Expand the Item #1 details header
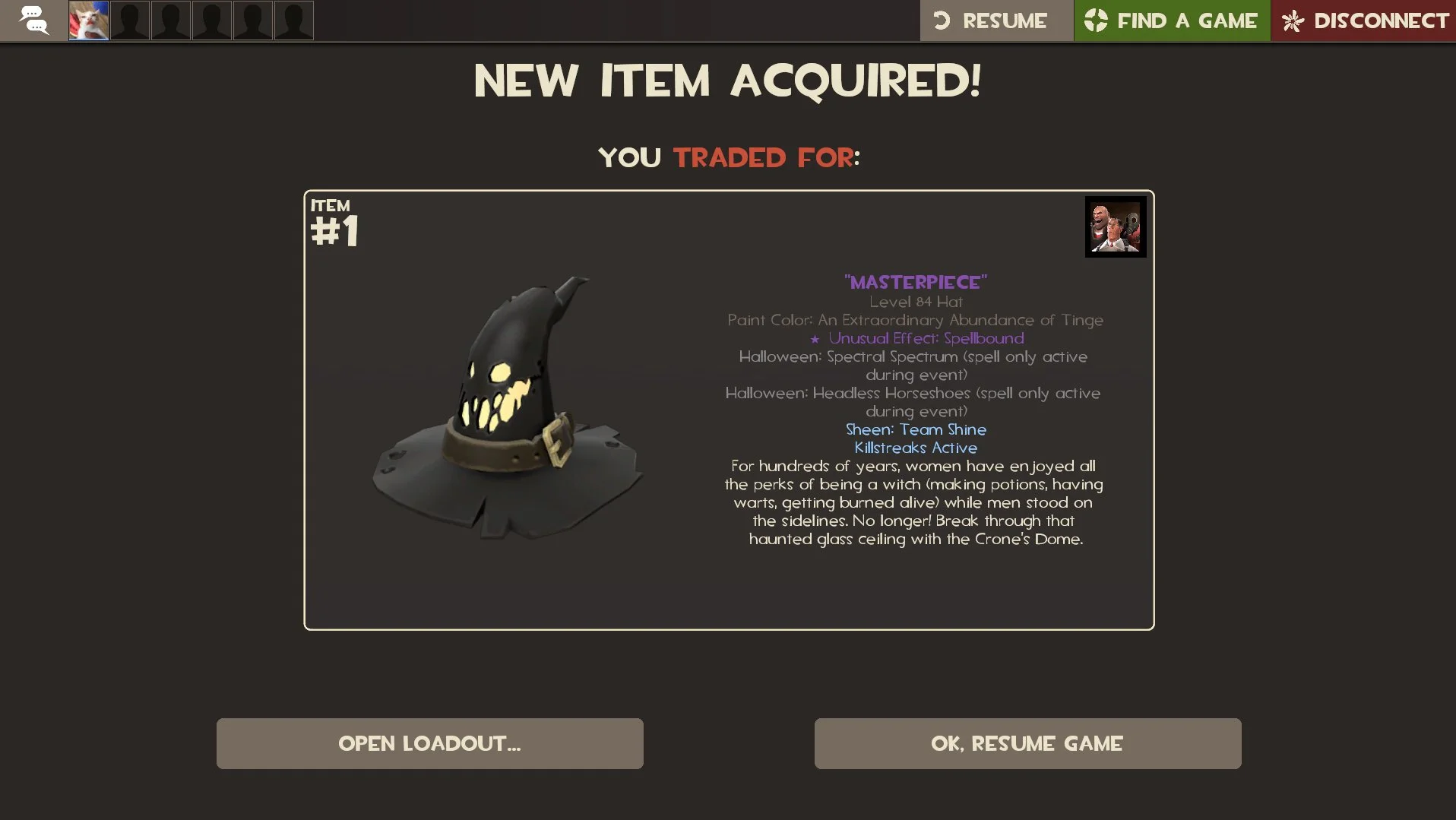1456x820 pixels. coord(334,220)
